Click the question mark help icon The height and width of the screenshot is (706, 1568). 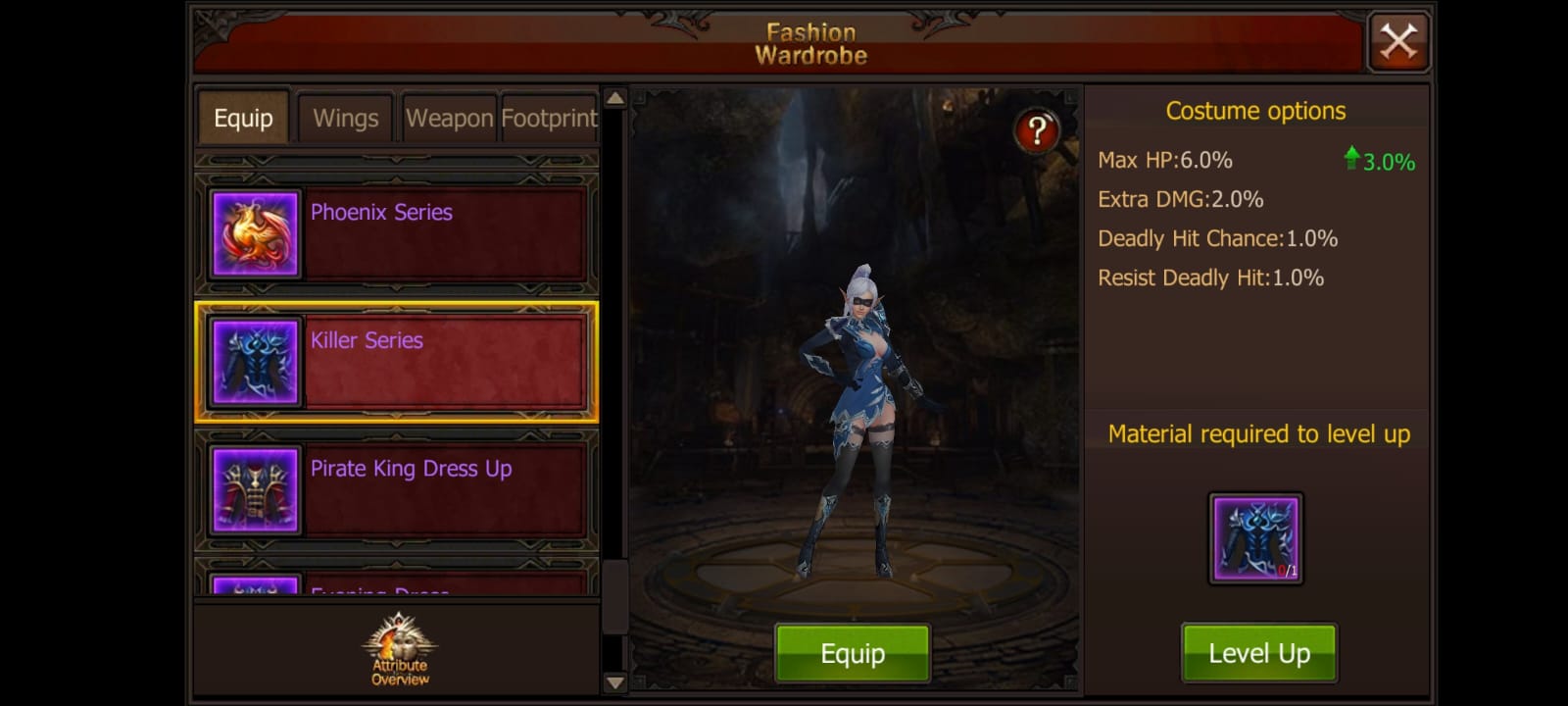(1037, 127)
